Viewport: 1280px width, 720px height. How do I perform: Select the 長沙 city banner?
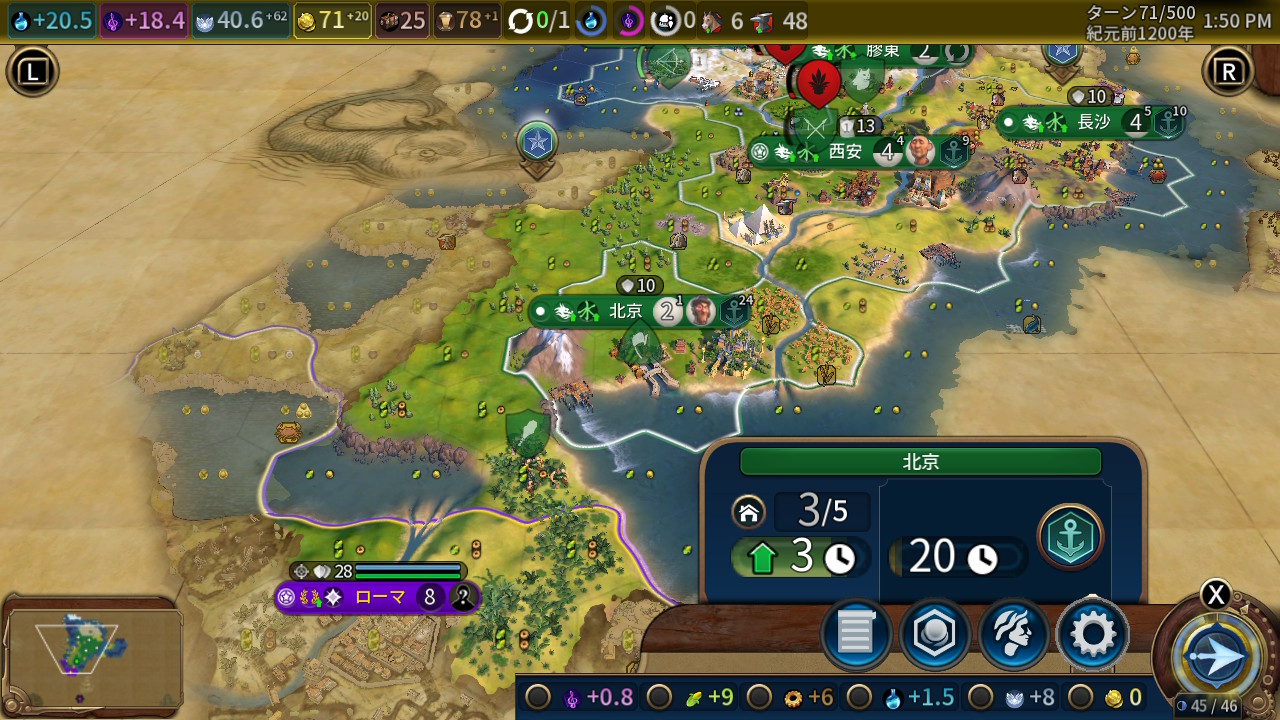pos(1093,123)
